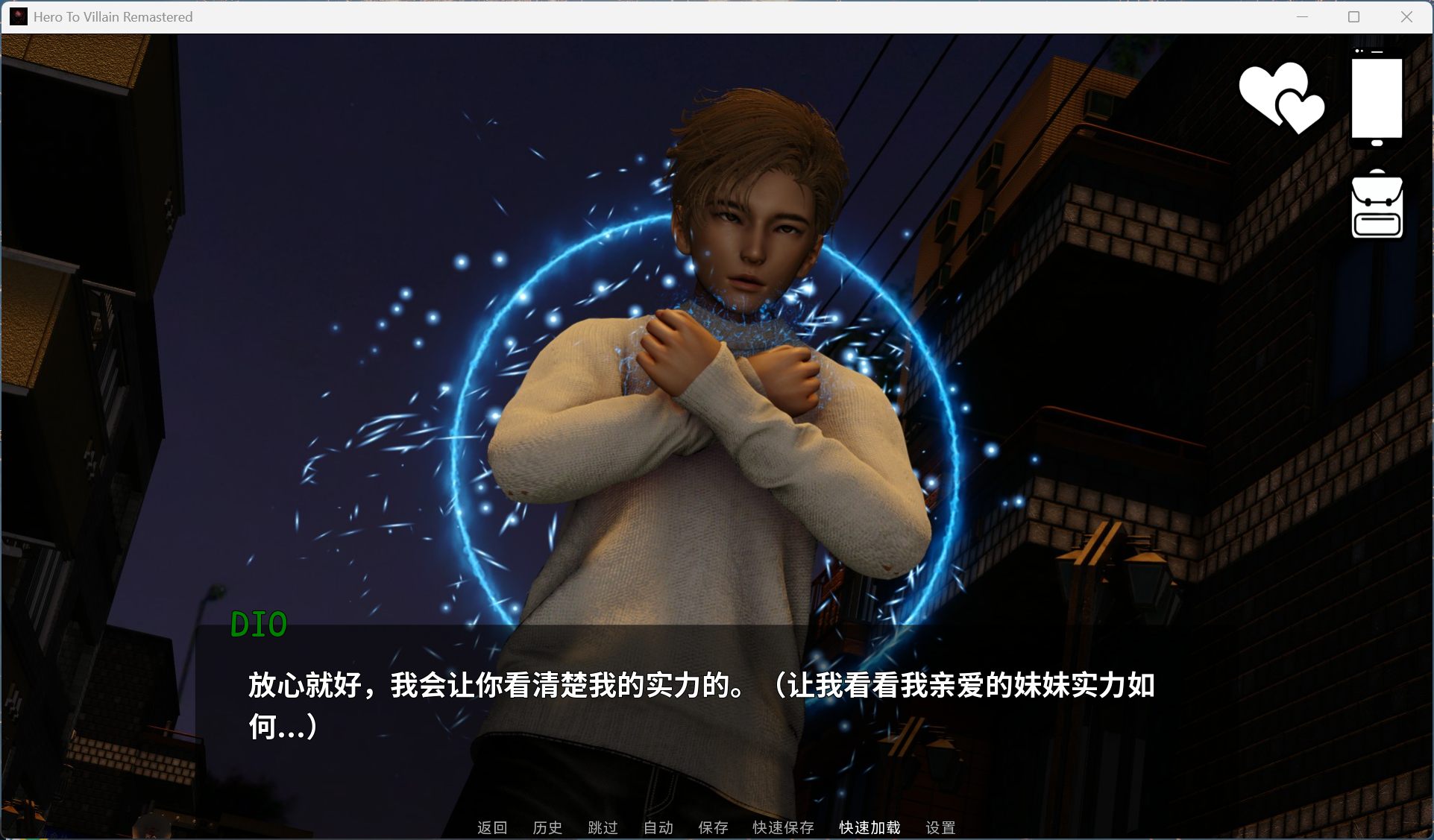This screenshot has height=840, width=1434.
Task: Use 快速保存 for a quick save
Action: click(782, 827)
